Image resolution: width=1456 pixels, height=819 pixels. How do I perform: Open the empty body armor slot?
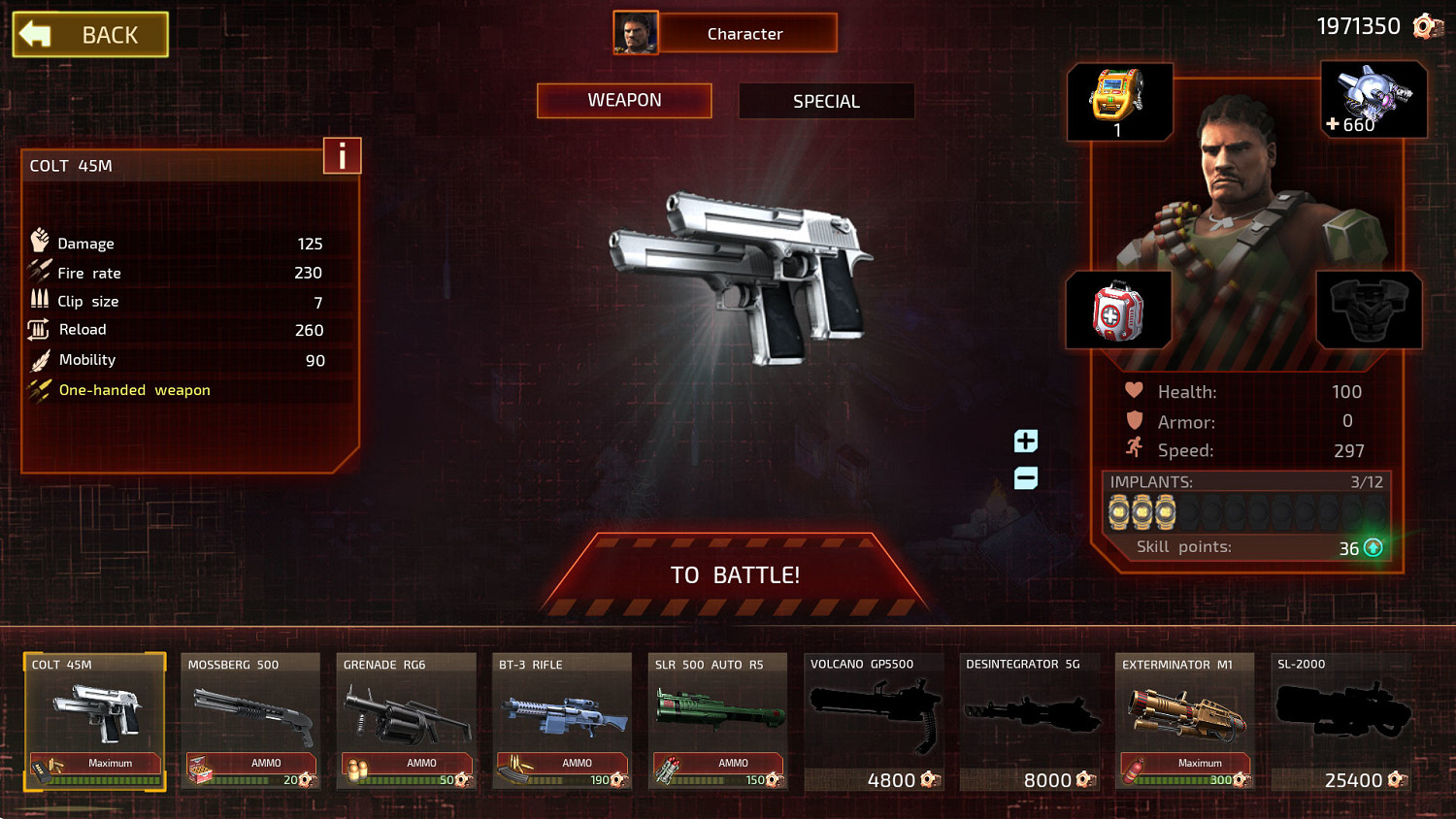click(x=1369, y=311)
